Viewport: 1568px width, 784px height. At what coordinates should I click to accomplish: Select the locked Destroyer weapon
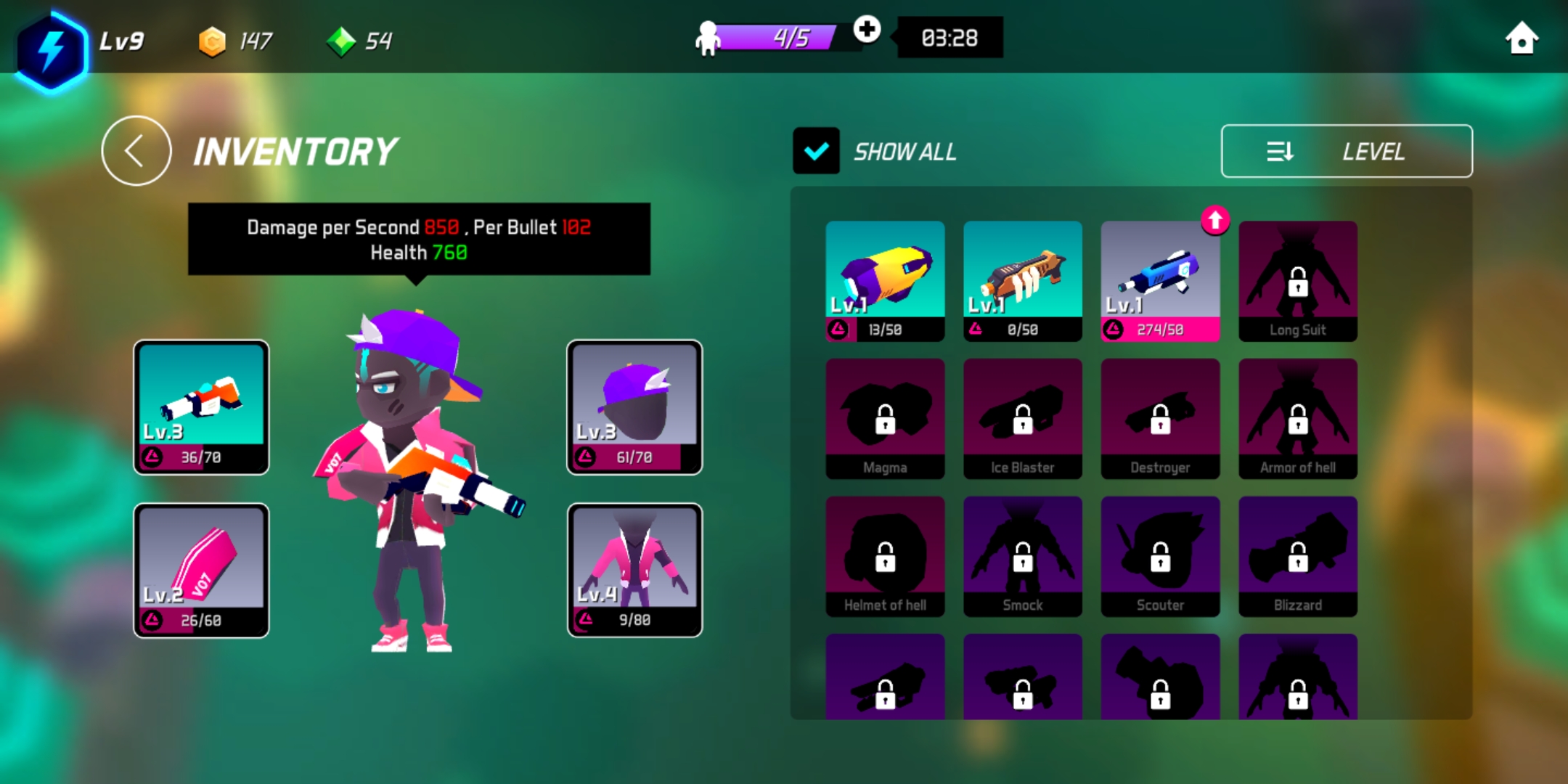pyautogui.click(x=1160, y=419)
